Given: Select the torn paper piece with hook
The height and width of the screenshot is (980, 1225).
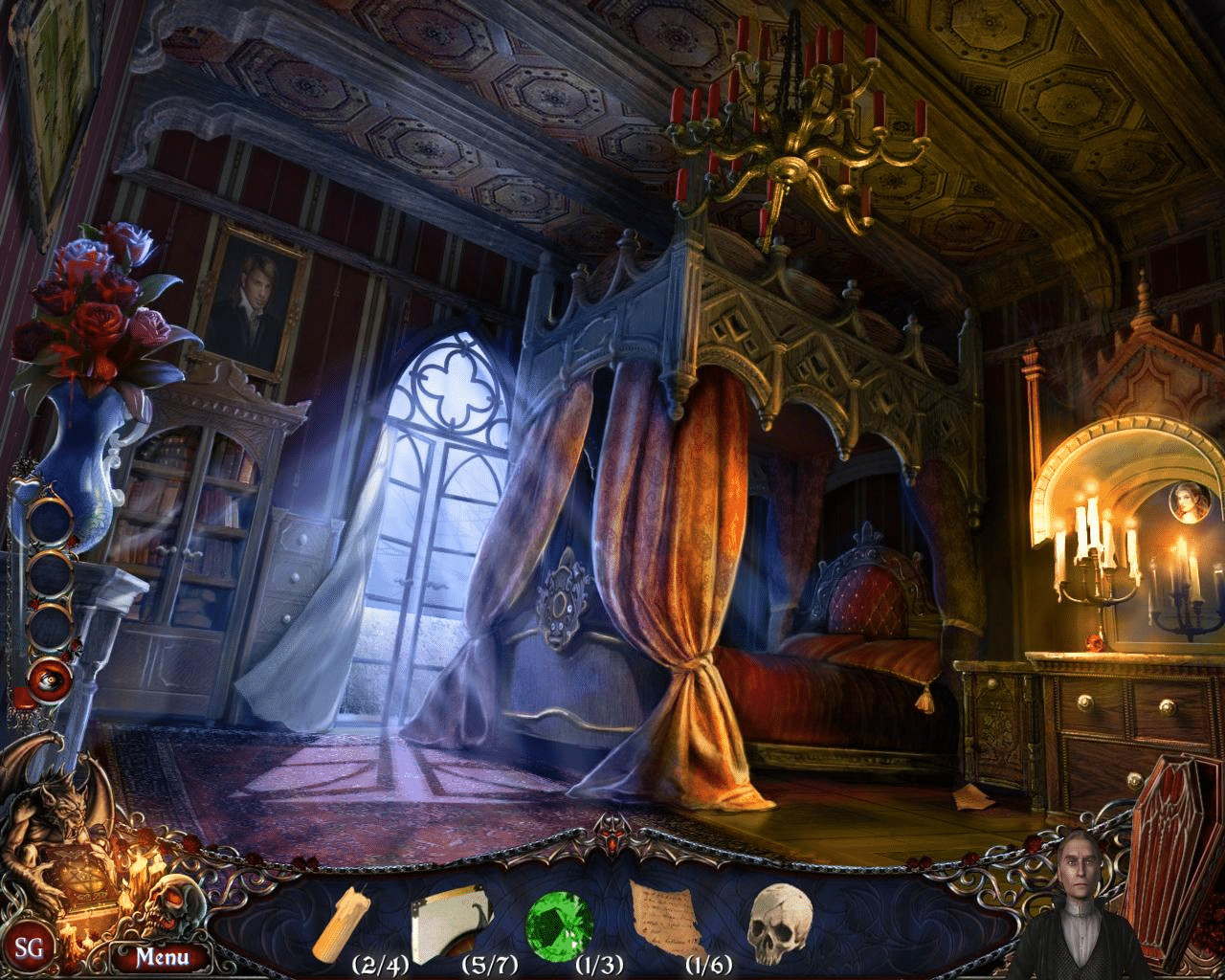Looking at the screenshot, I should pos(449,922).
